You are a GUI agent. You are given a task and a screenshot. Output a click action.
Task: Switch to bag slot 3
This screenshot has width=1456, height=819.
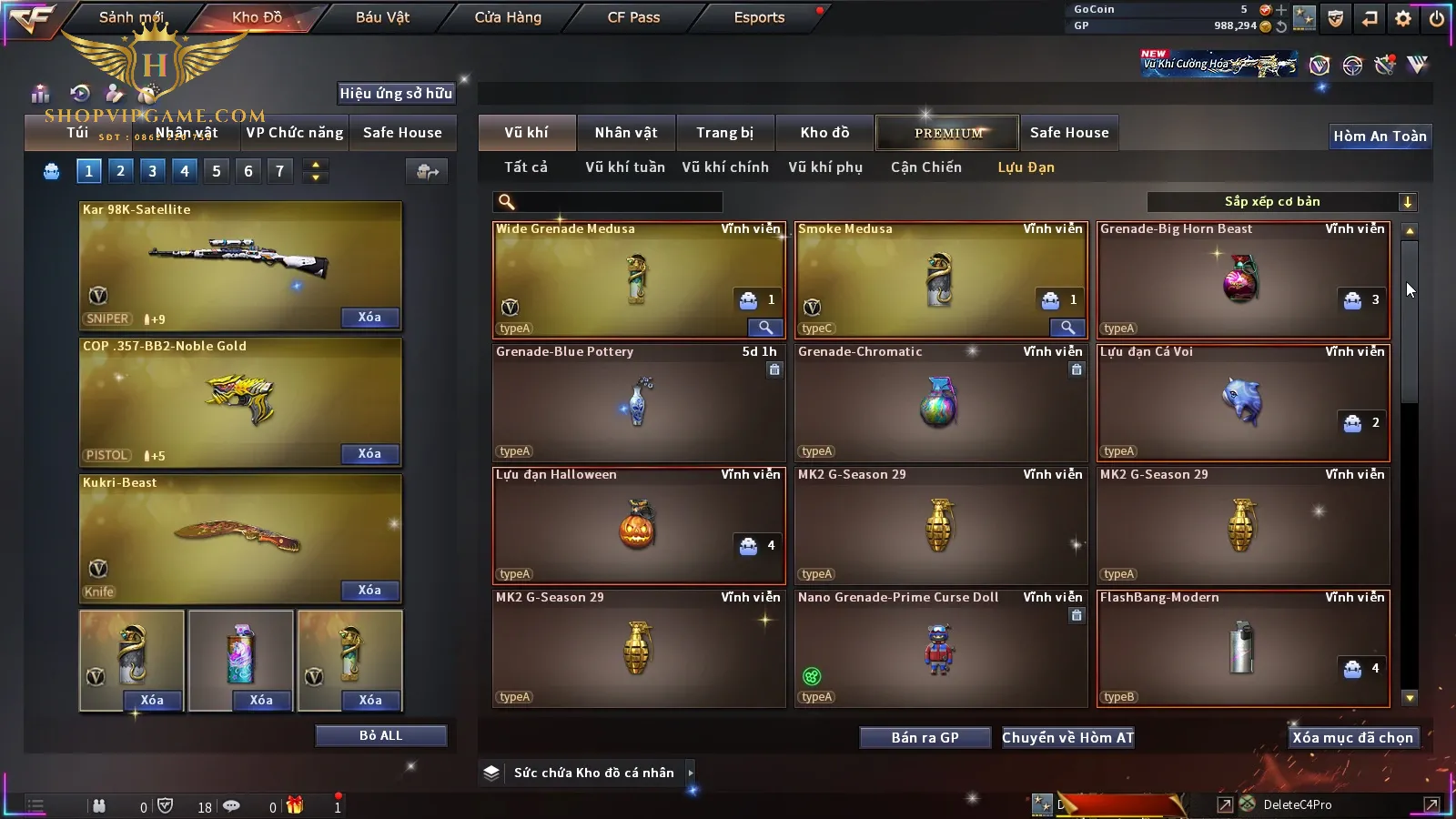tap(152, 171)
